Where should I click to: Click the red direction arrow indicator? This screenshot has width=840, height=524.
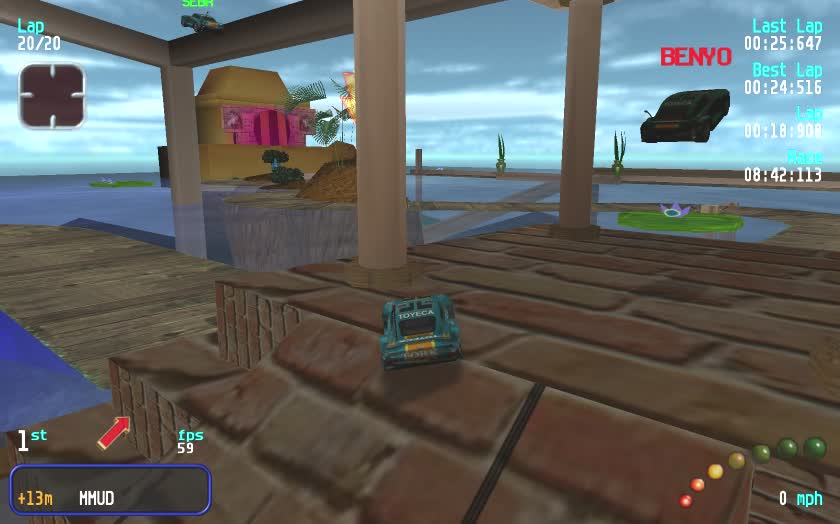click(113, 432)
